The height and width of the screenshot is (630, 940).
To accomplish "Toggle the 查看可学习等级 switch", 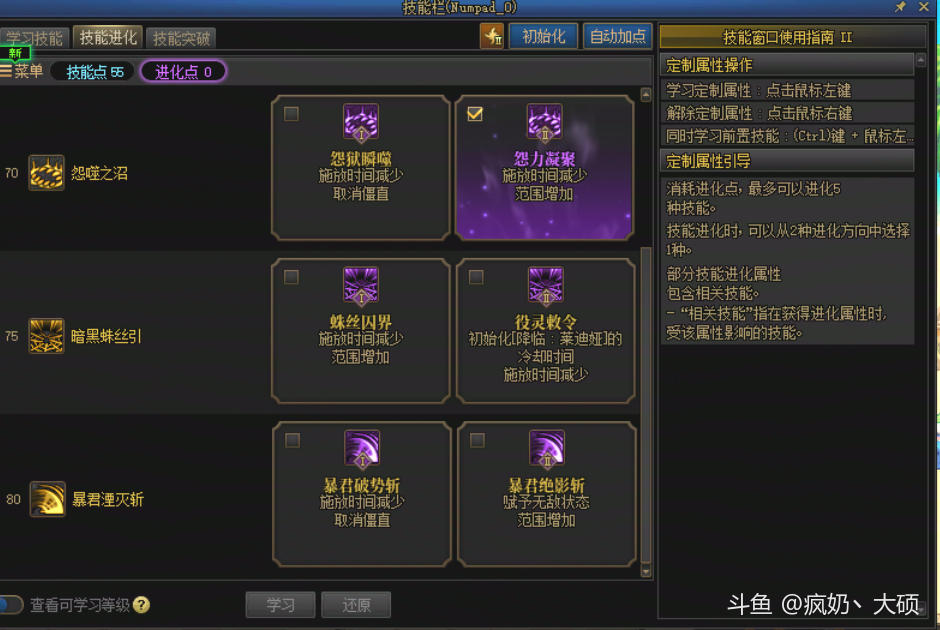I will 11,605.
